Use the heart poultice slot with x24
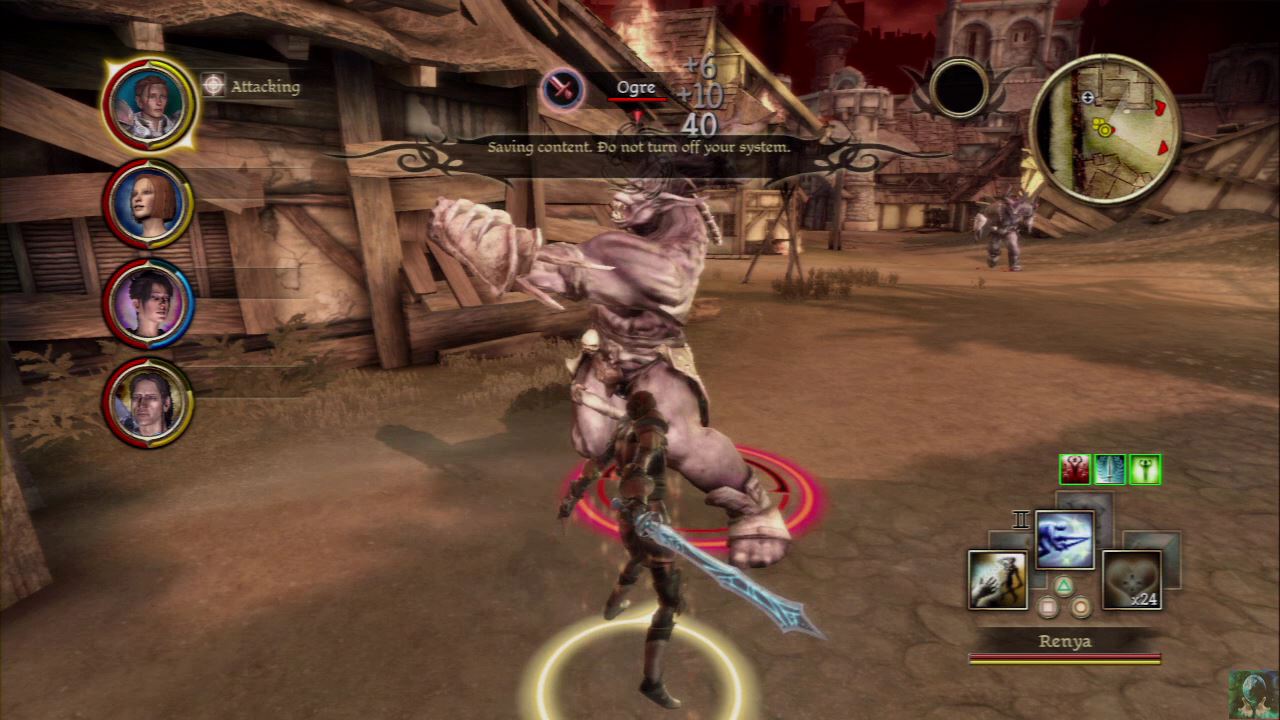This screenshot has width=1280, height=720. 1131,579
